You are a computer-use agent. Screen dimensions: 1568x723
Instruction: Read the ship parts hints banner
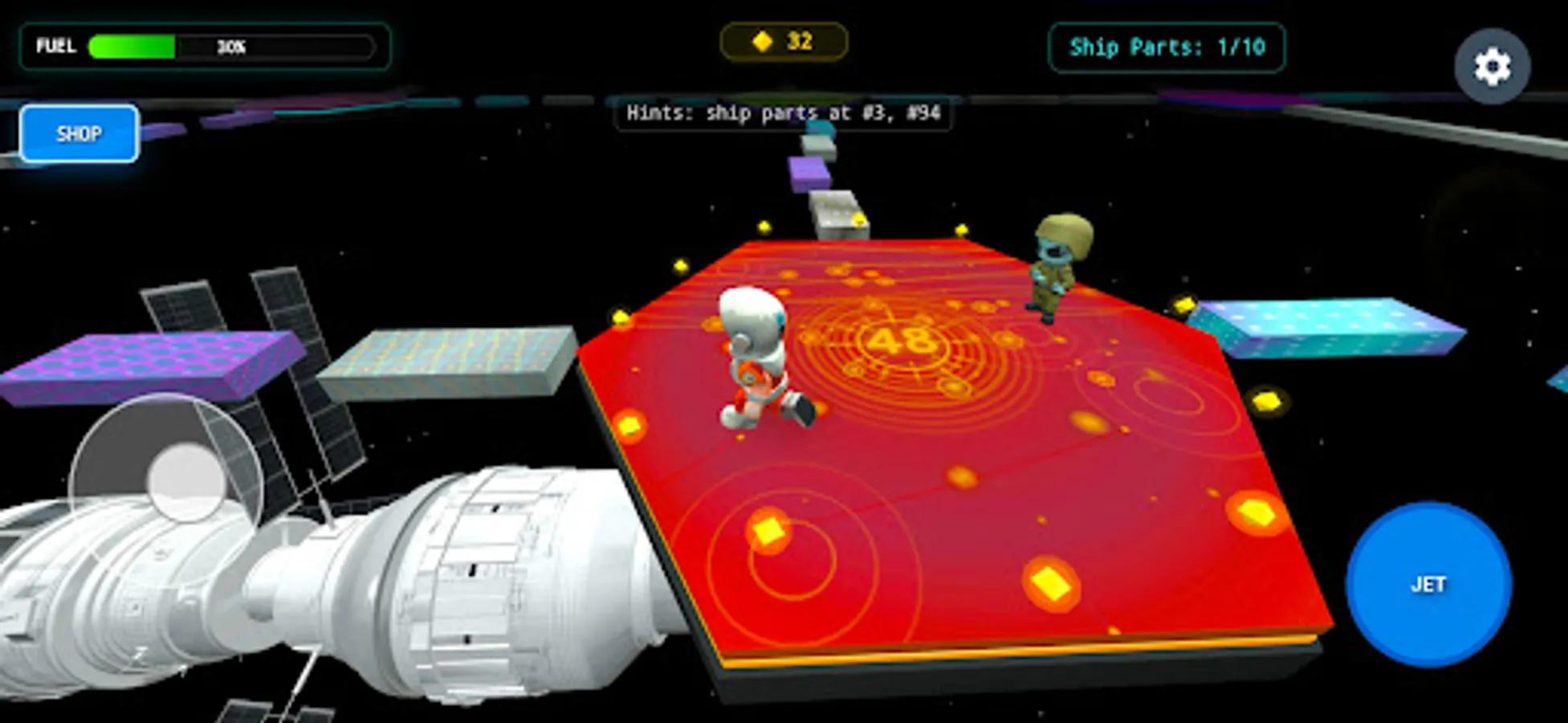click(783, 113)
